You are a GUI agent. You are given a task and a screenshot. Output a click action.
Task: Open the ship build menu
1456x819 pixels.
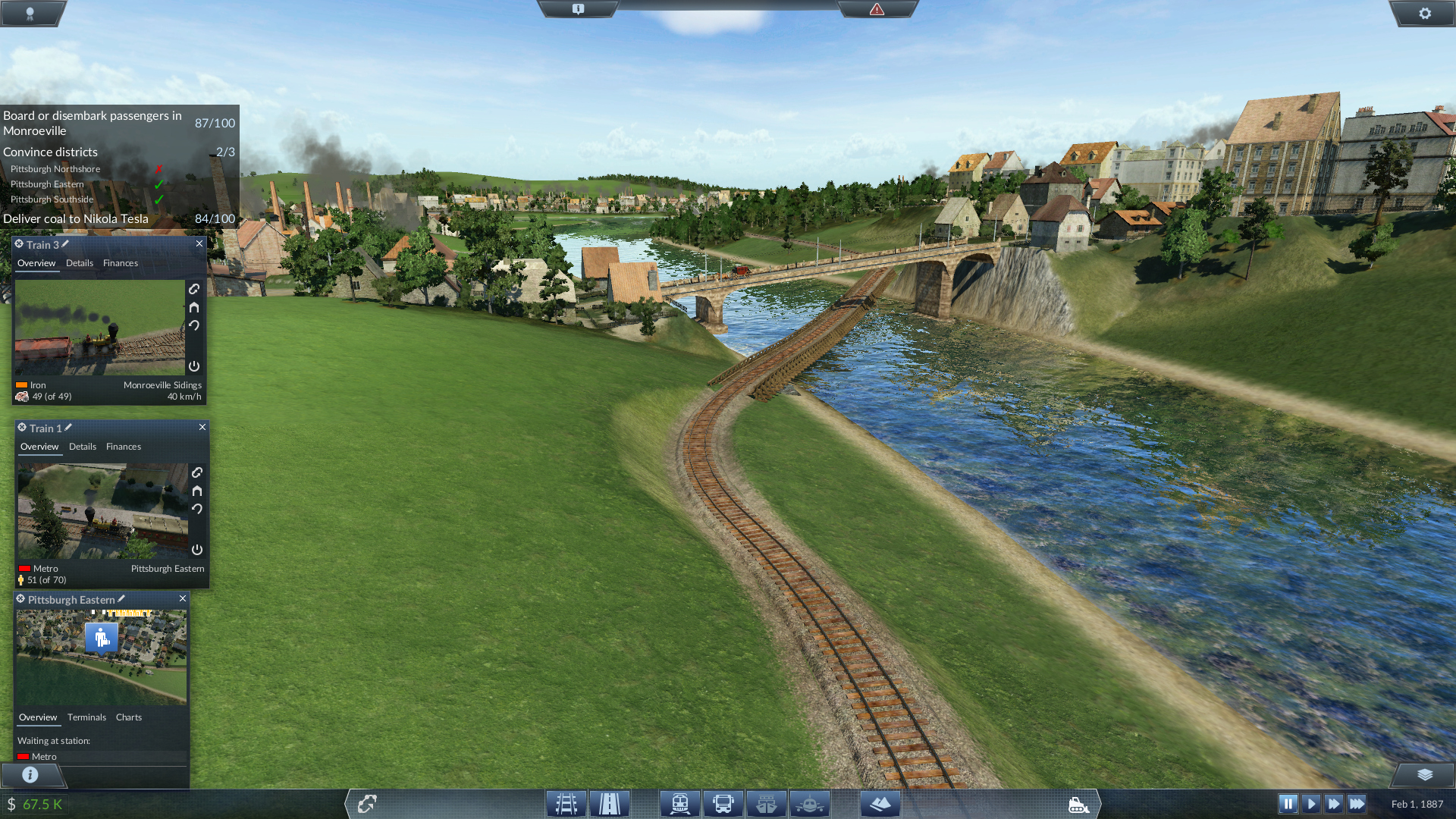tap(766, 804)
